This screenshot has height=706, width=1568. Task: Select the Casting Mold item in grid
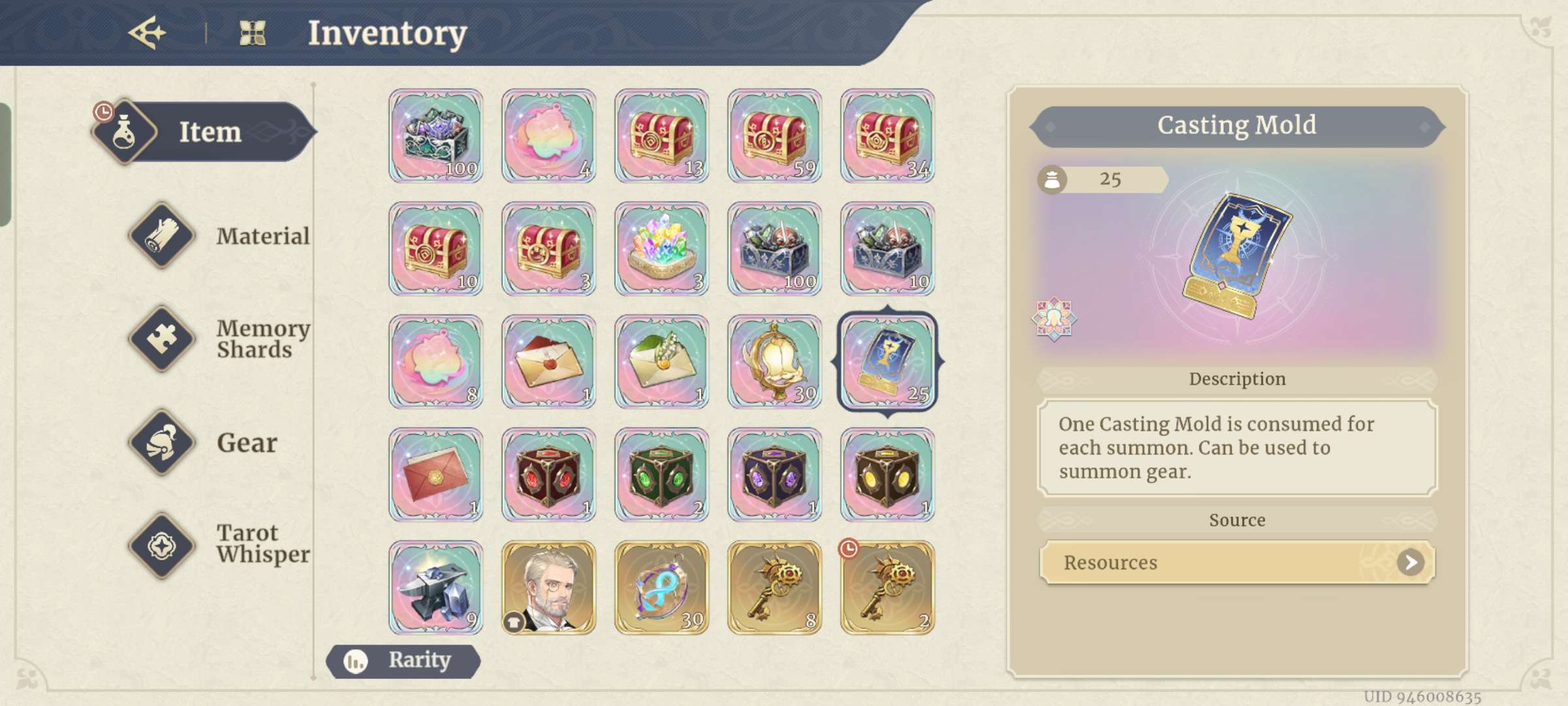887,361
